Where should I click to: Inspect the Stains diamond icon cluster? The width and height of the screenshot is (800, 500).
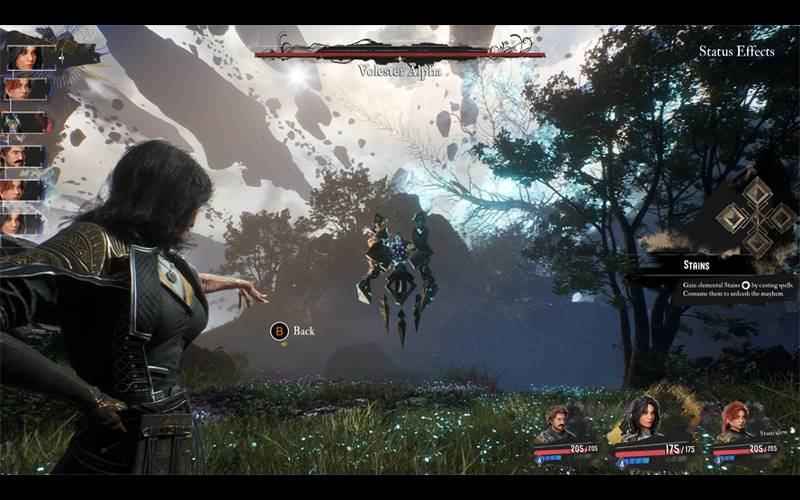coord(757,217)
